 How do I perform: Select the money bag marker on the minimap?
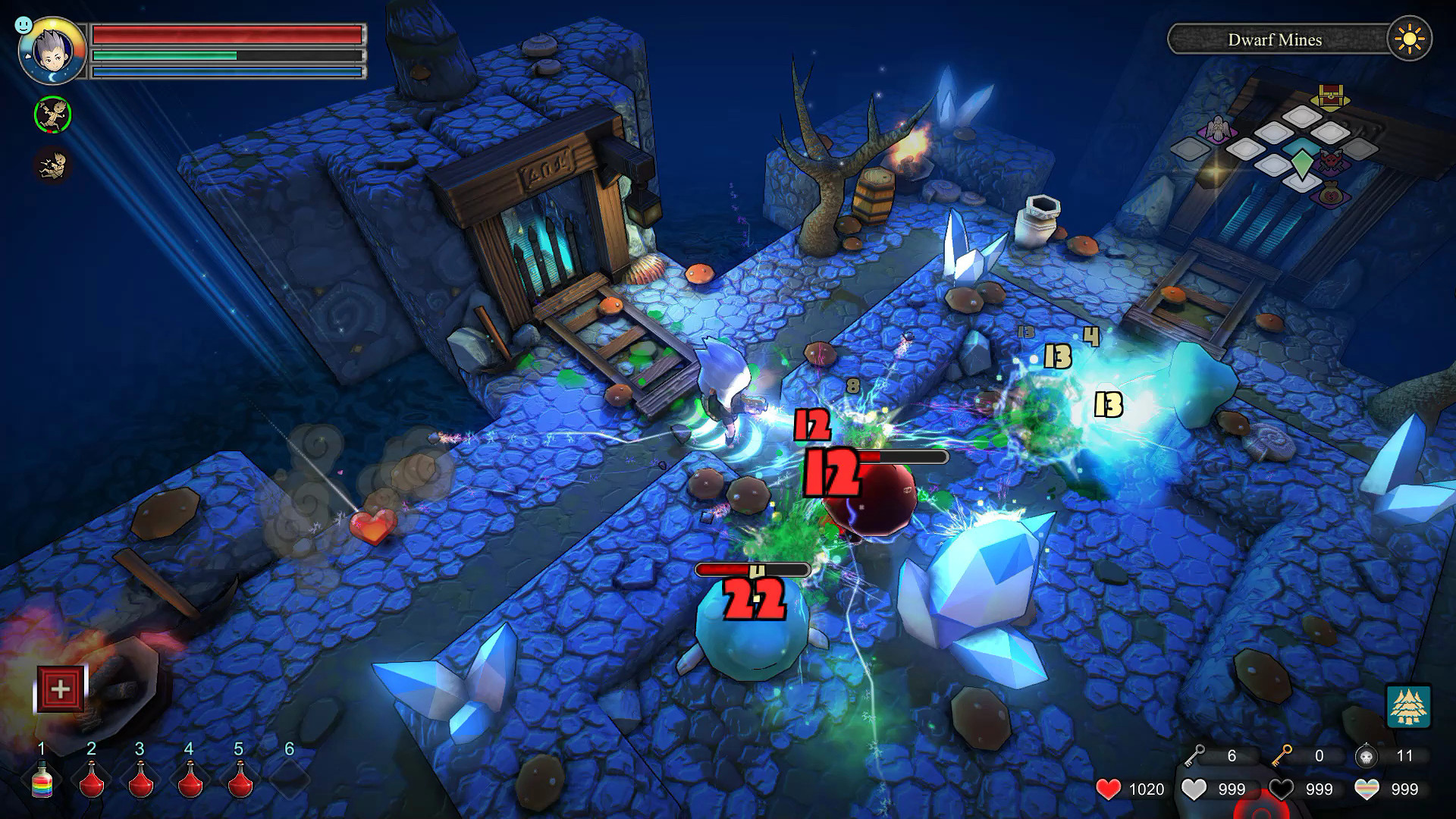click(x=1331, y=194)
